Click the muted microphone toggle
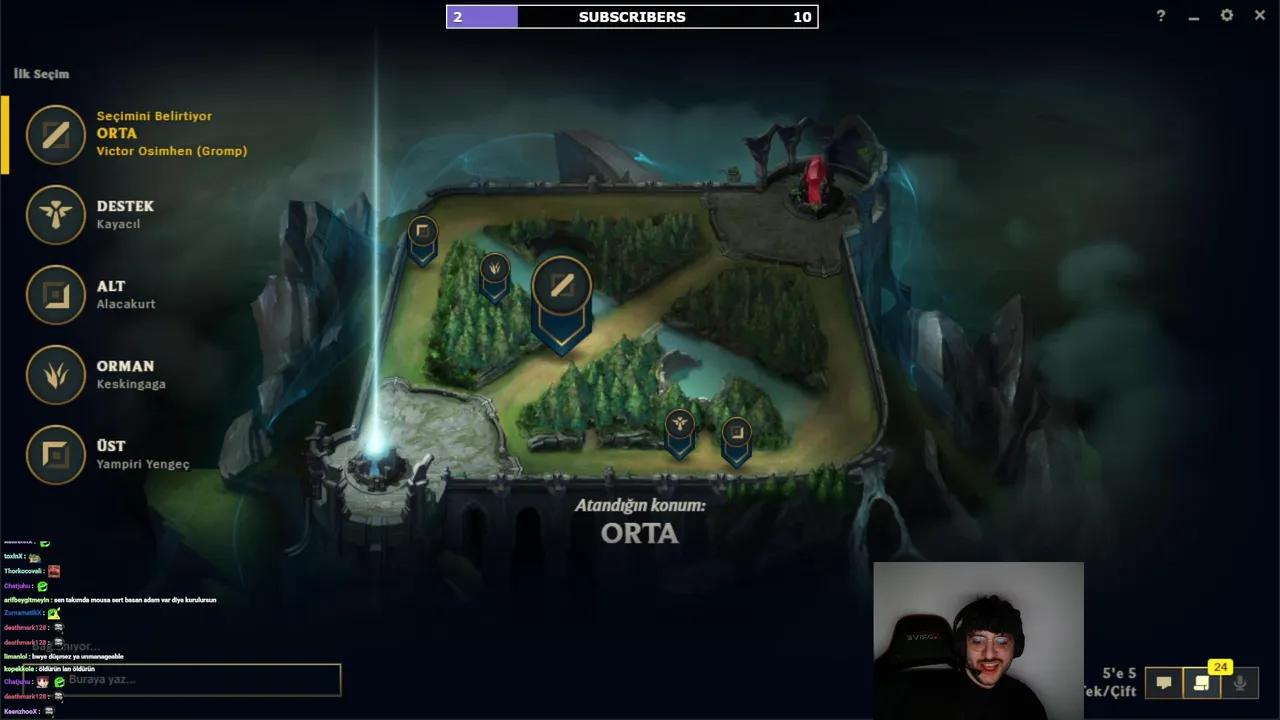The image size is (1280, 720). 1240,683
